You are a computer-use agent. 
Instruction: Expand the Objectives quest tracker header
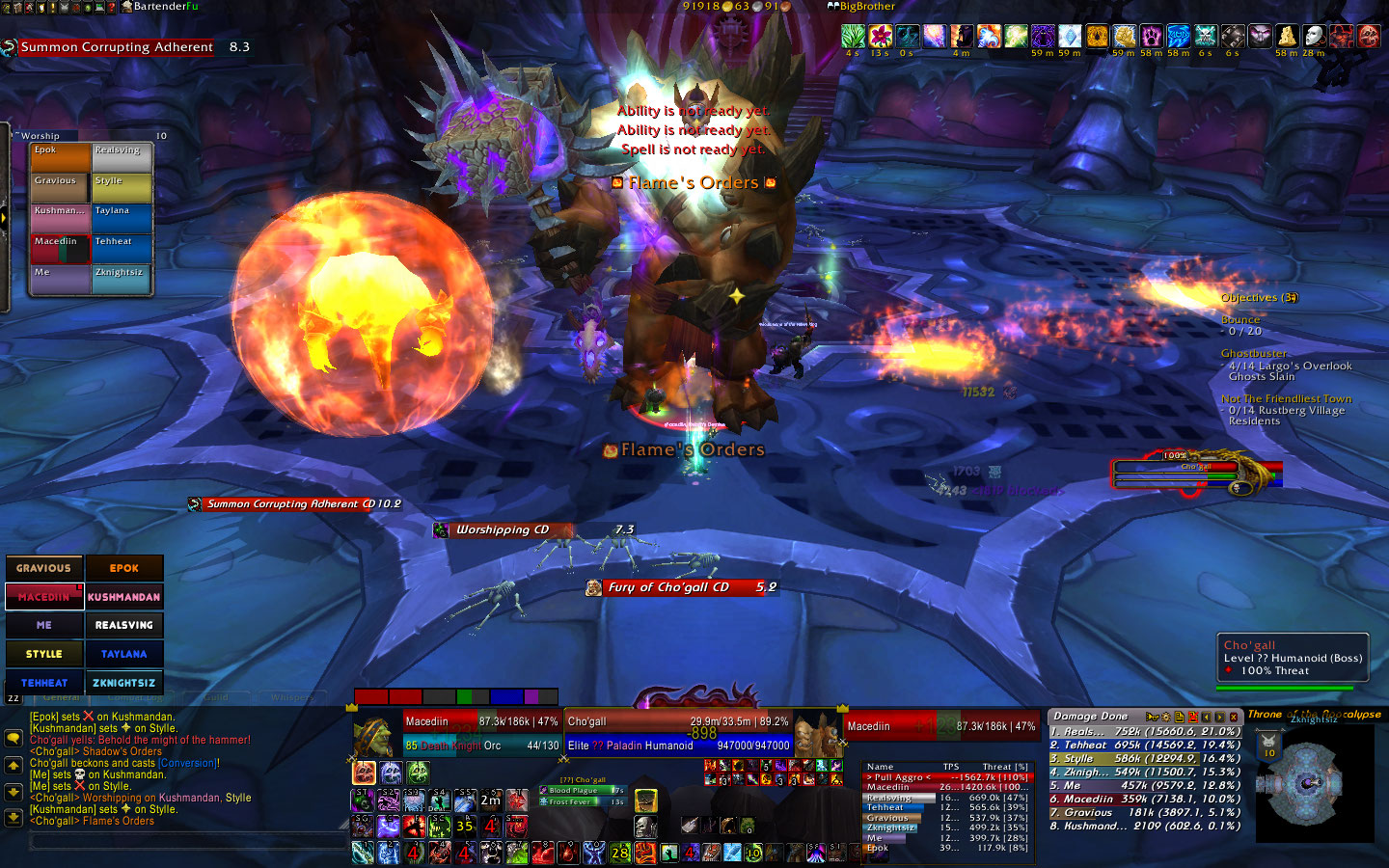pyautogui.click(x=1258, y=298)
